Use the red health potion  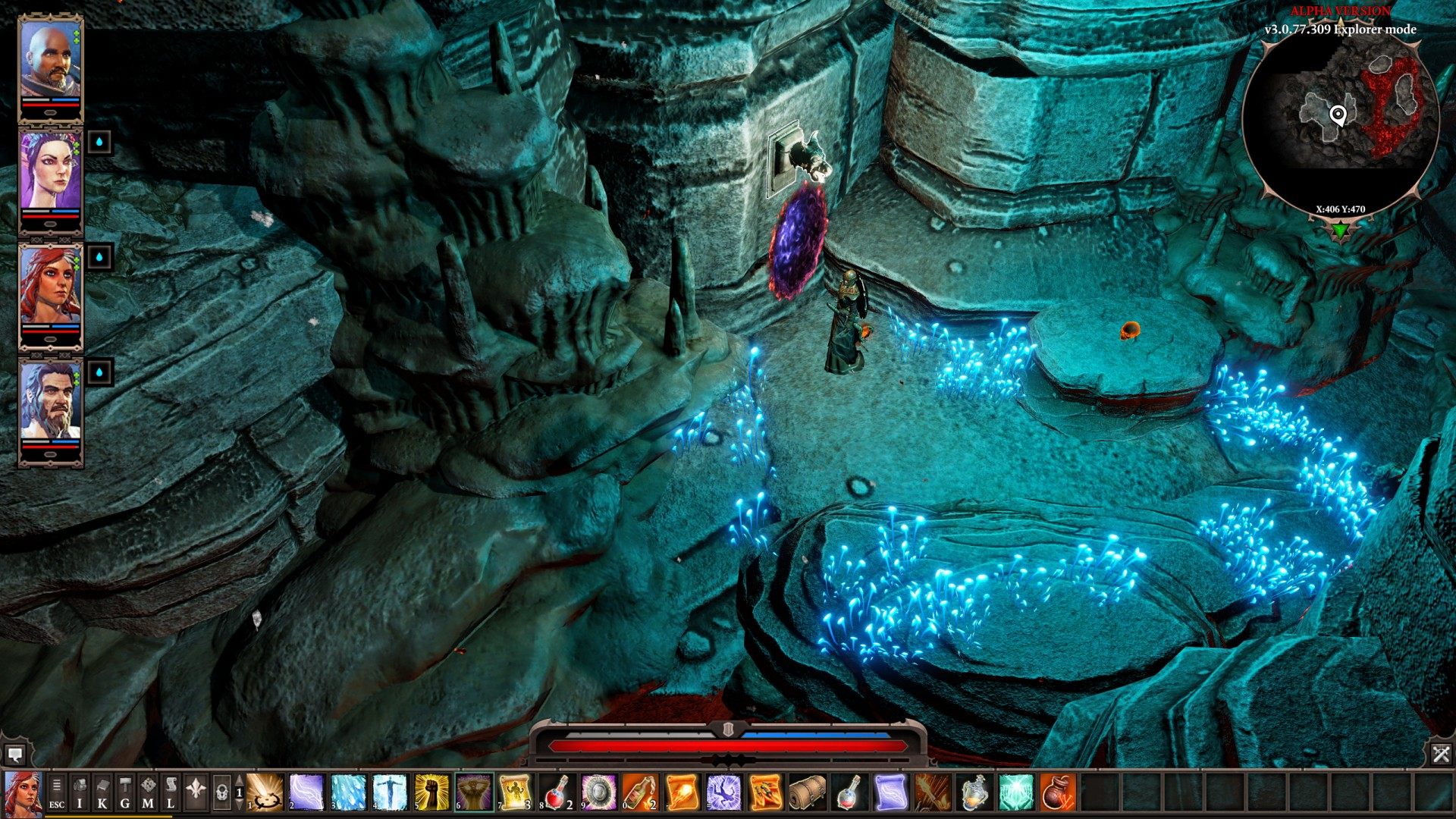pyautogui.click(x=558, y=792)
